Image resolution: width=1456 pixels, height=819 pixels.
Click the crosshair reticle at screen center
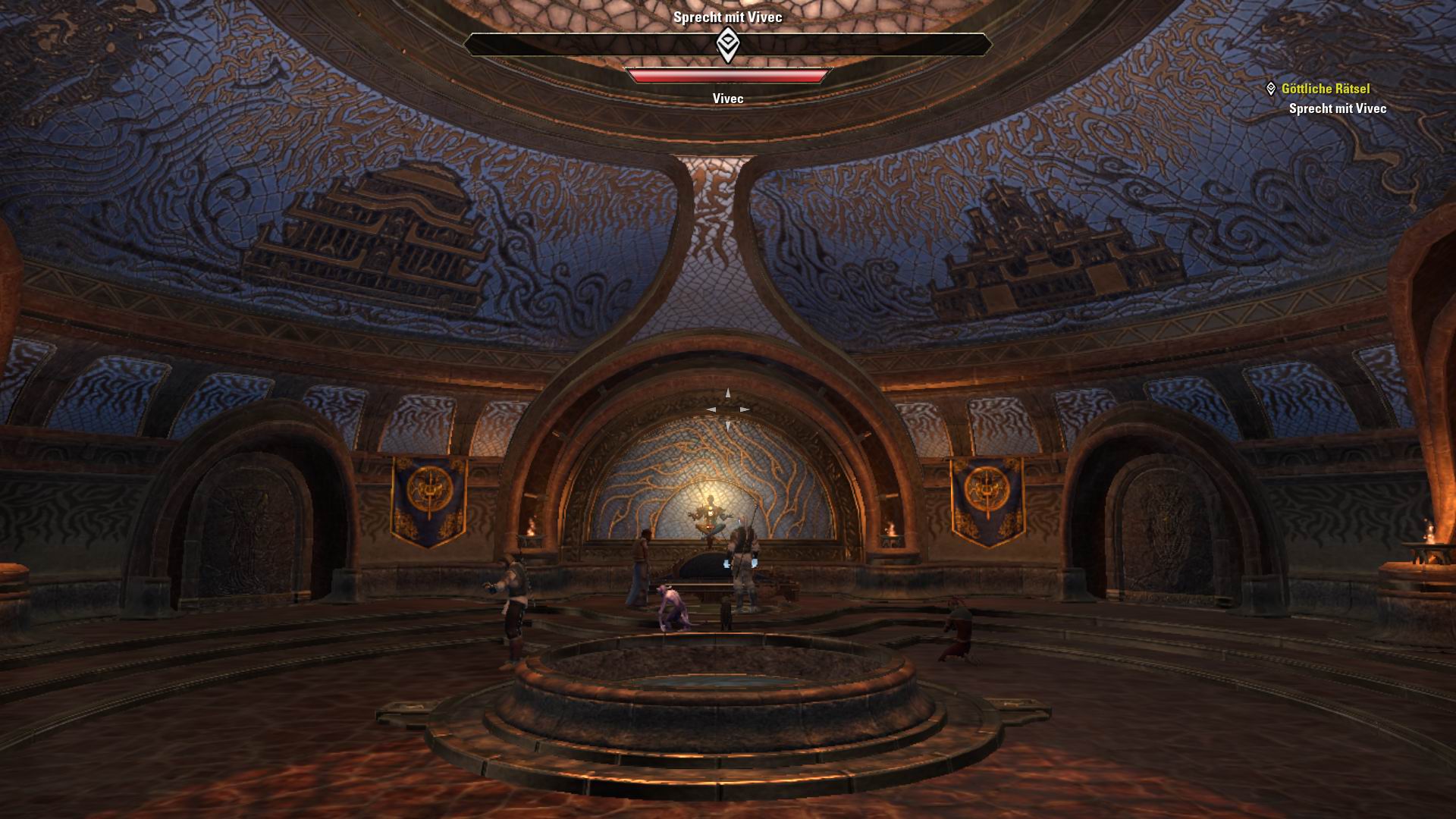(728, 409)
